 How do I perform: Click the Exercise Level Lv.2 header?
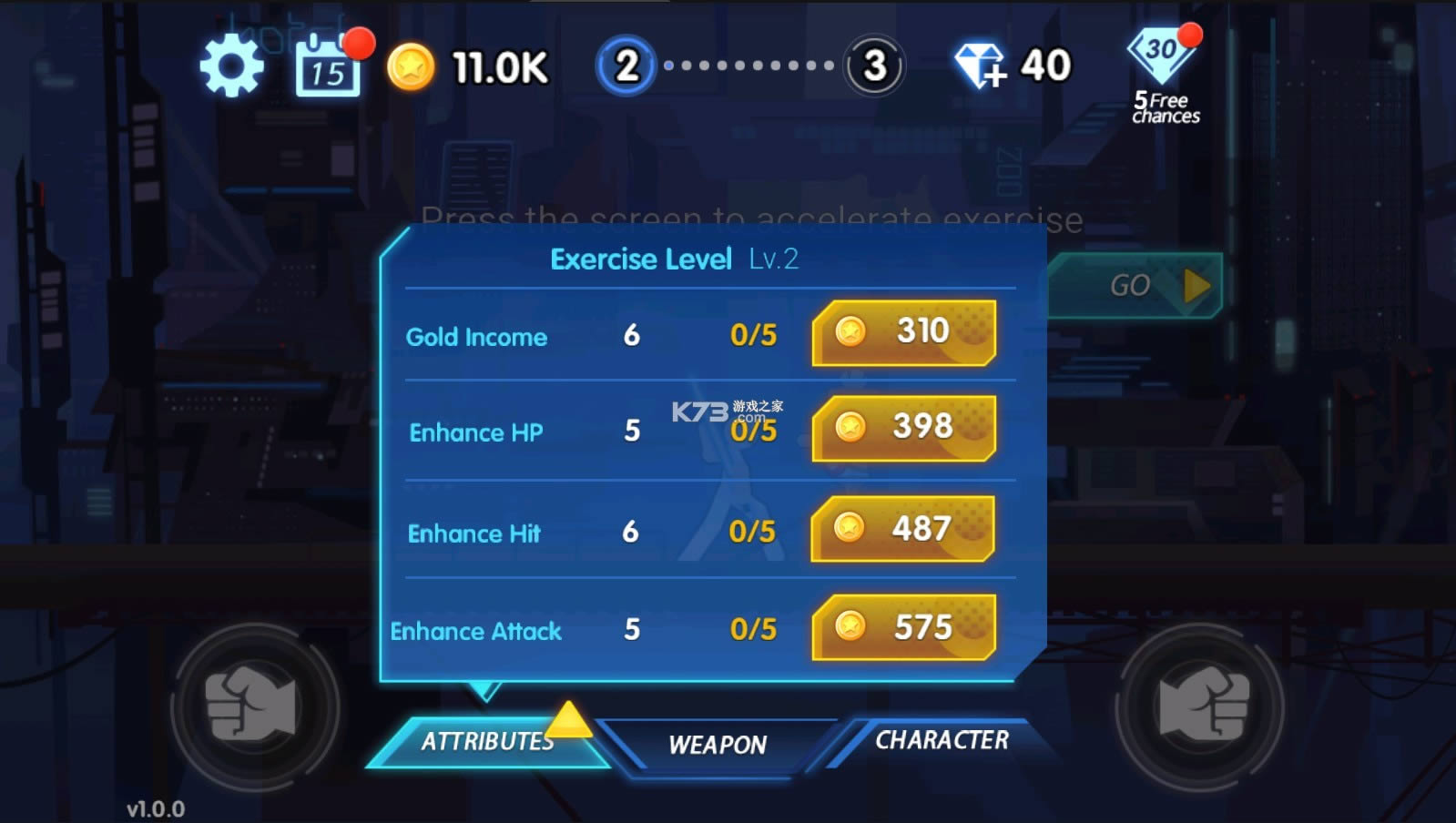[x=673, y=259]
